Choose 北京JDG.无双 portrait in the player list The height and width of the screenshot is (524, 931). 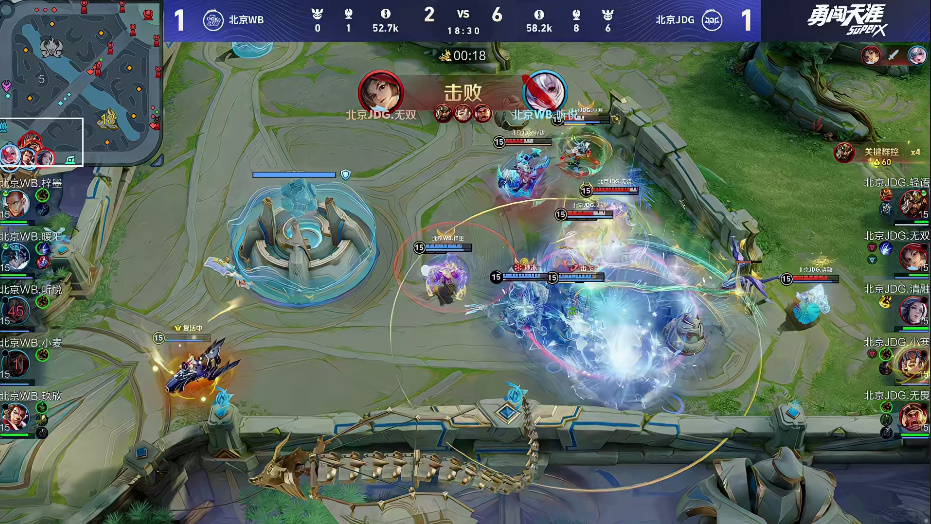914,257
